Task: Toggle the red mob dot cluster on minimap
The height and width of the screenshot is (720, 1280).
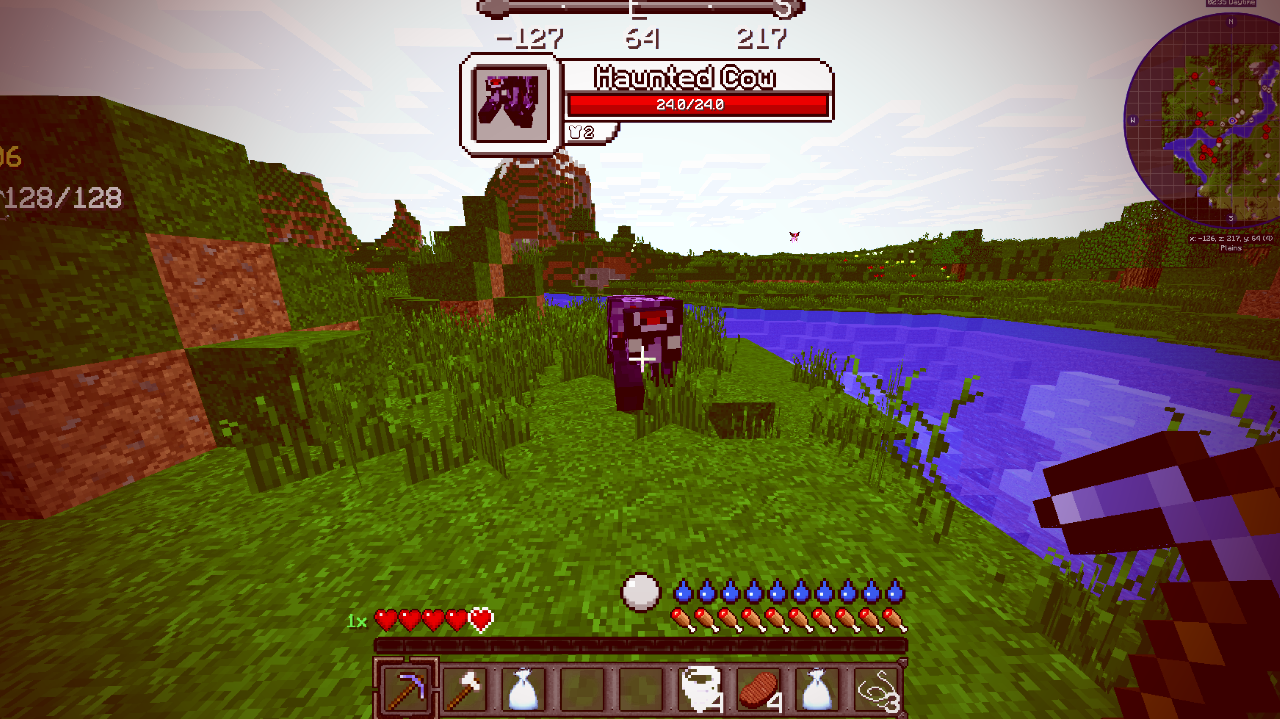Action: coord(1206,151)
